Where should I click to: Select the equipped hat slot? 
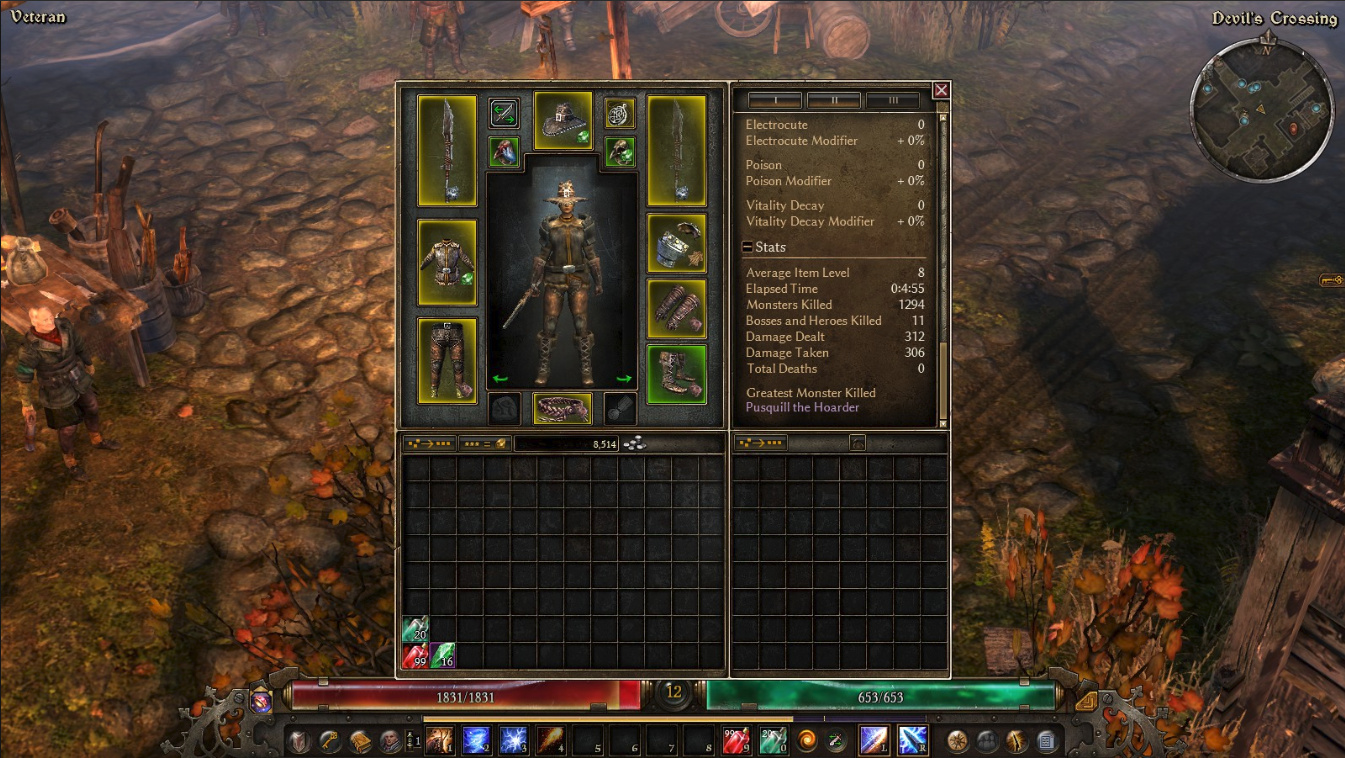pyautogui.click(x=563, y=120)
